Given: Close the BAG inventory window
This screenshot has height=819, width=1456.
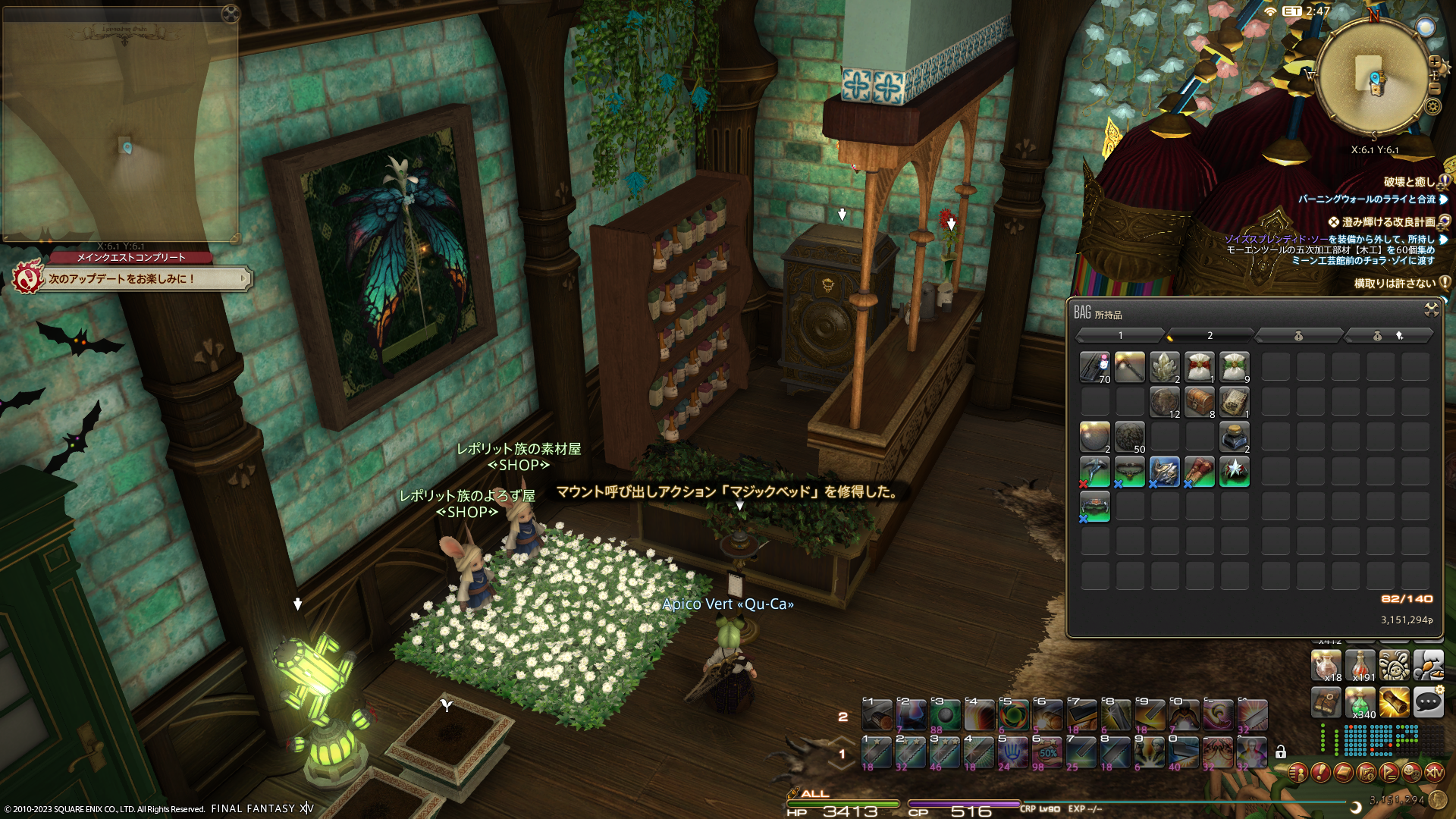Looking at the screenshot, I should tap(1431, 309).
